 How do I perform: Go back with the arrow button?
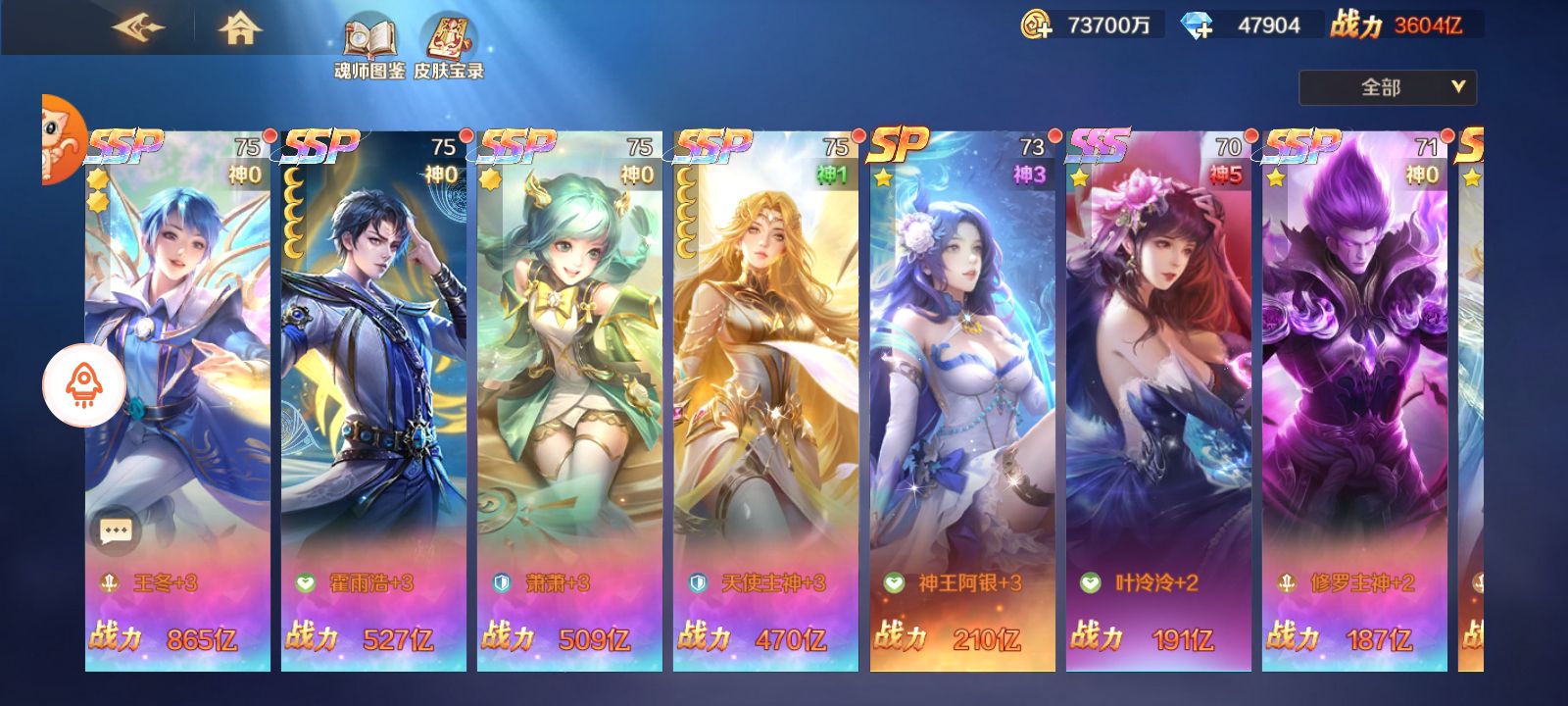coord(138,27)
